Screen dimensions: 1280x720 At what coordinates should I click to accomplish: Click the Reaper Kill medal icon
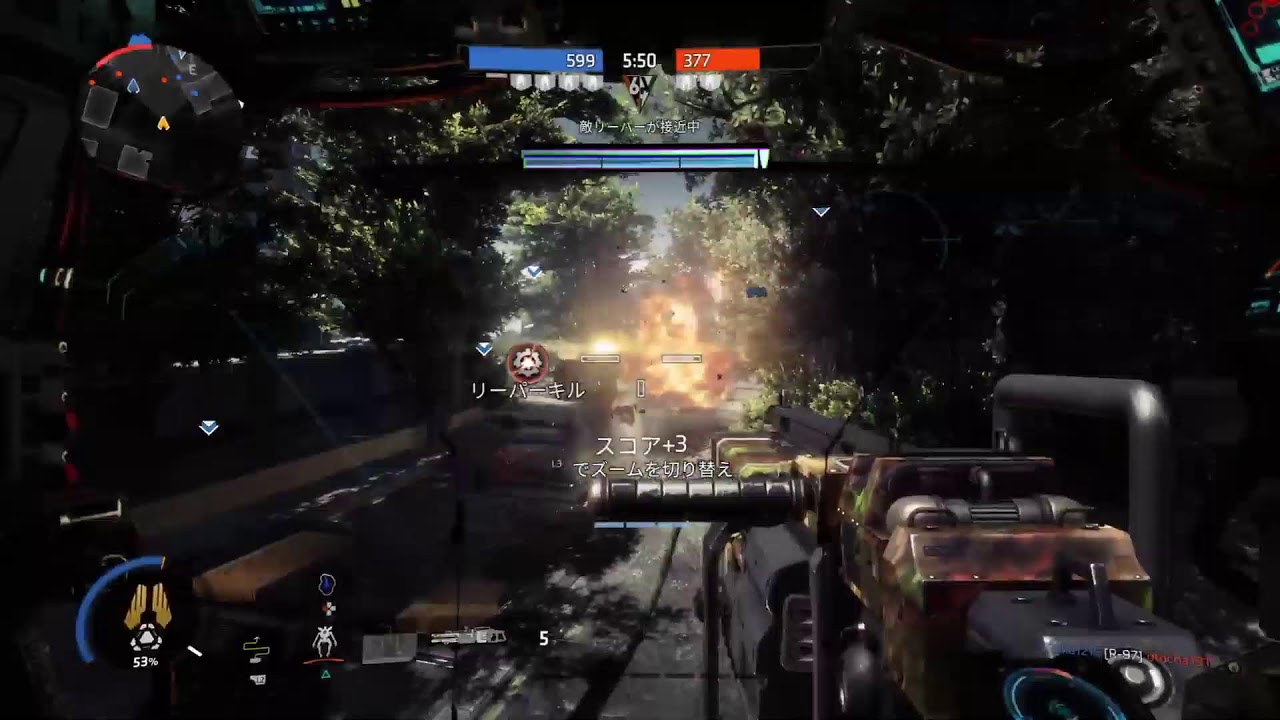(x=527, y=362)
